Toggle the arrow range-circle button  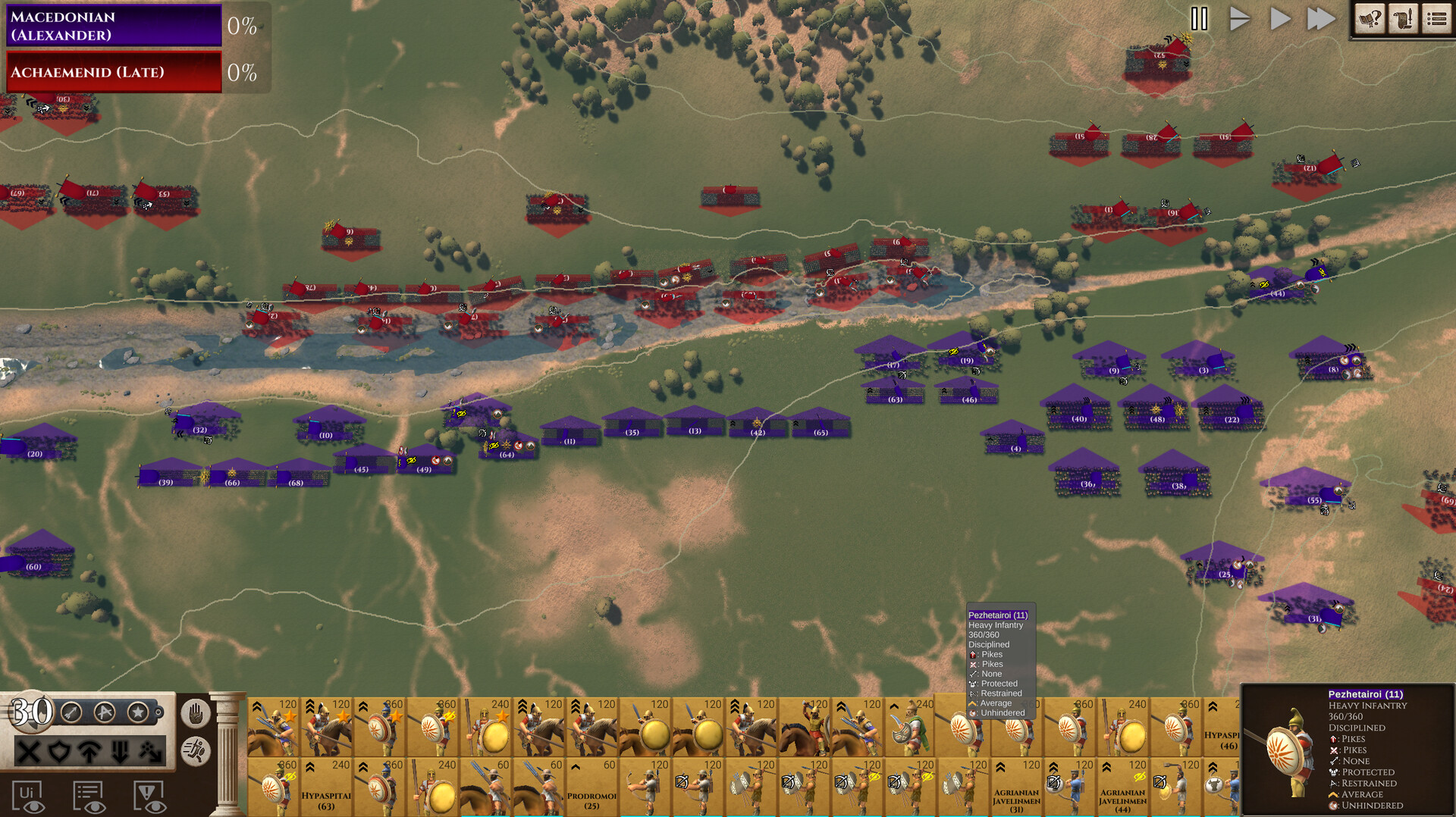click(70, 712)
